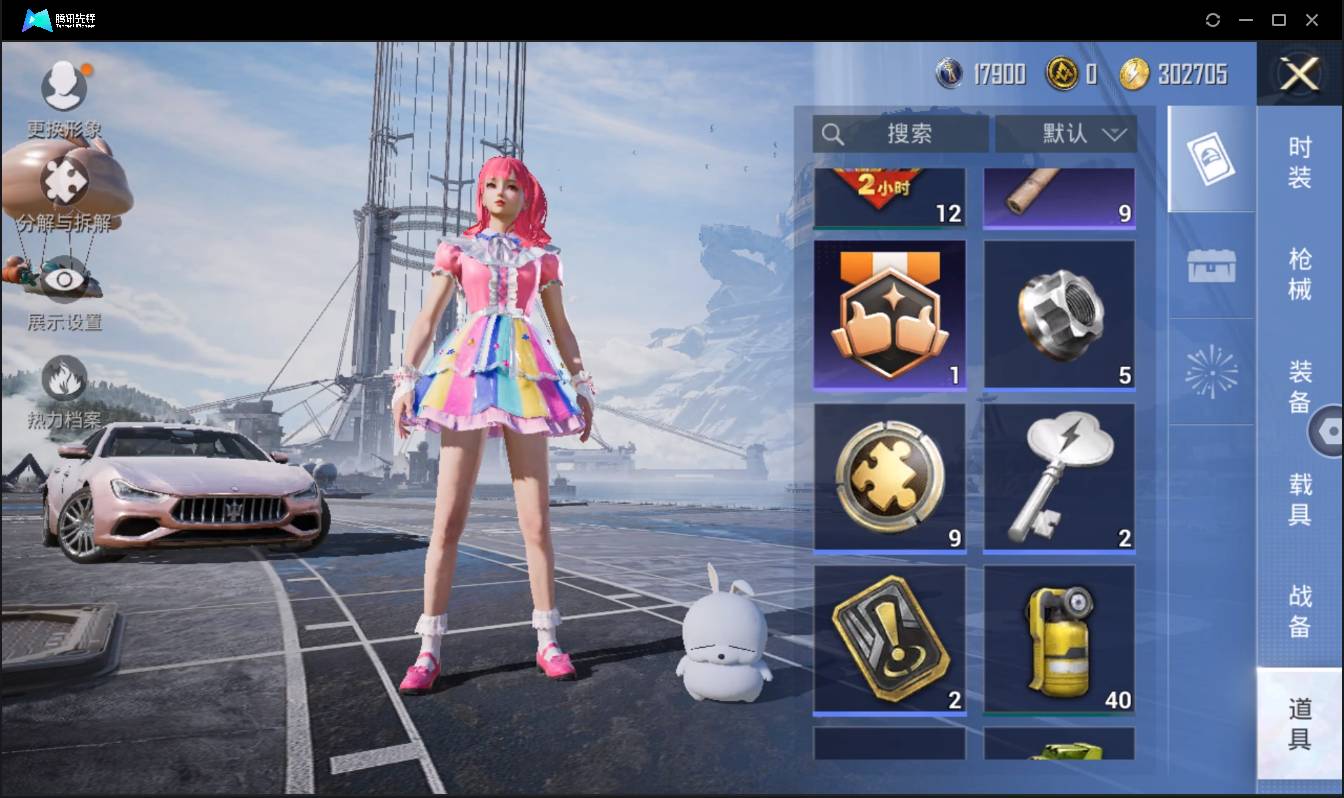Switch to the 枪械 firearms tab
The height and width of the screenshot is (798, 1344).
[1299, 274]
